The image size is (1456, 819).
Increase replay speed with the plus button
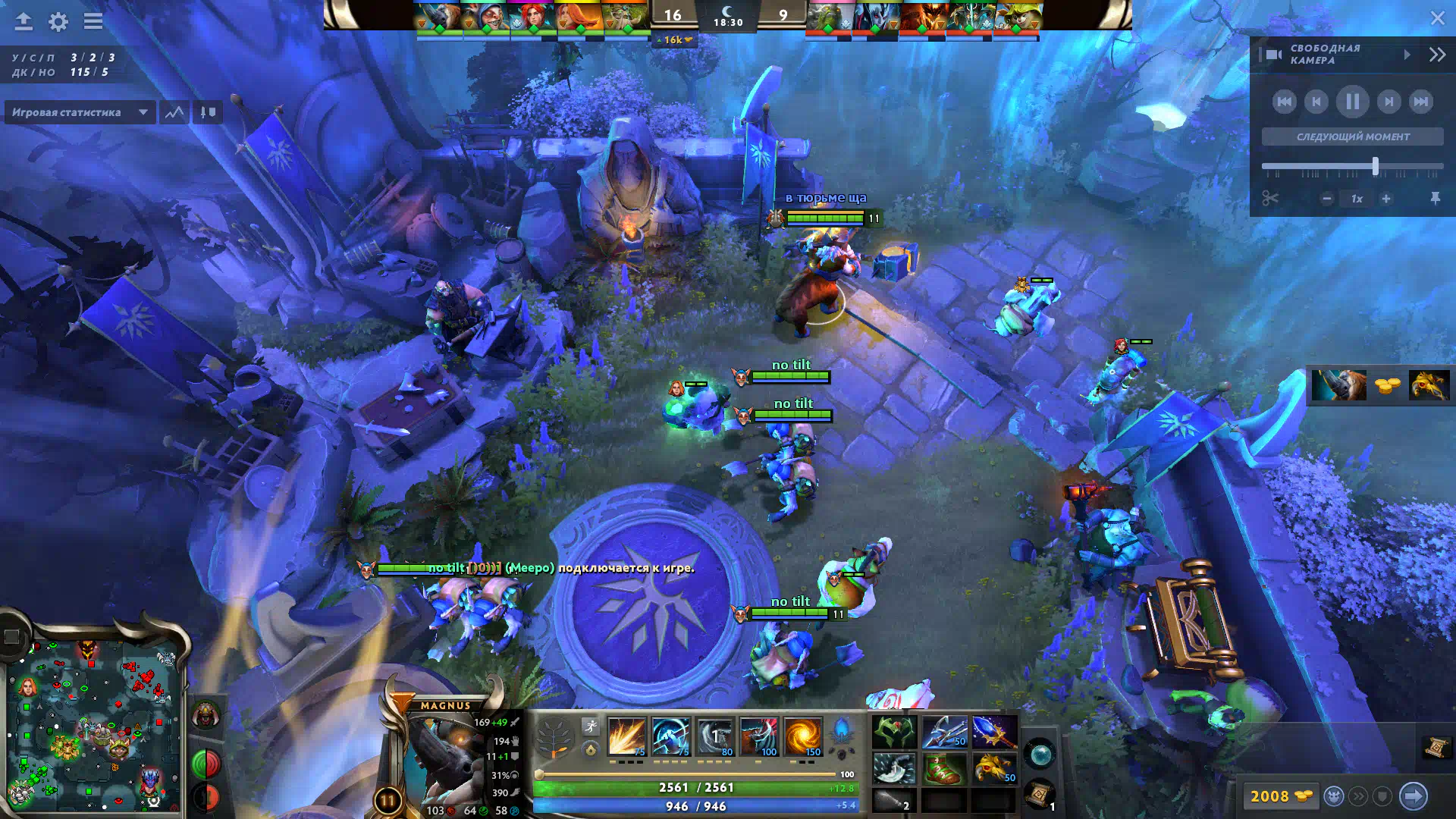pyautogui.click(x=1386, y=199)
